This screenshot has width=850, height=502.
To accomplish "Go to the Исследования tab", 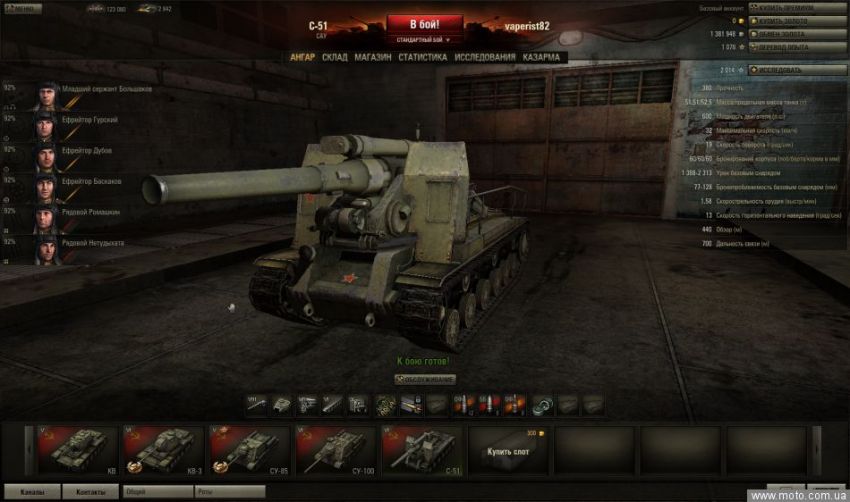I will (485, 57).
